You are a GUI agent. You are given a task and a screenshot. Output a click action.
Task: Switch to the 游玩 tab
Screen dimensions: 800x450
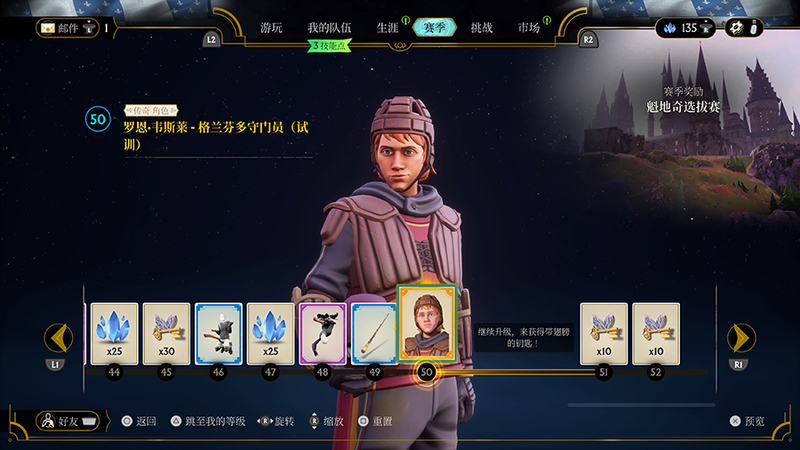[x=271, y=28]
